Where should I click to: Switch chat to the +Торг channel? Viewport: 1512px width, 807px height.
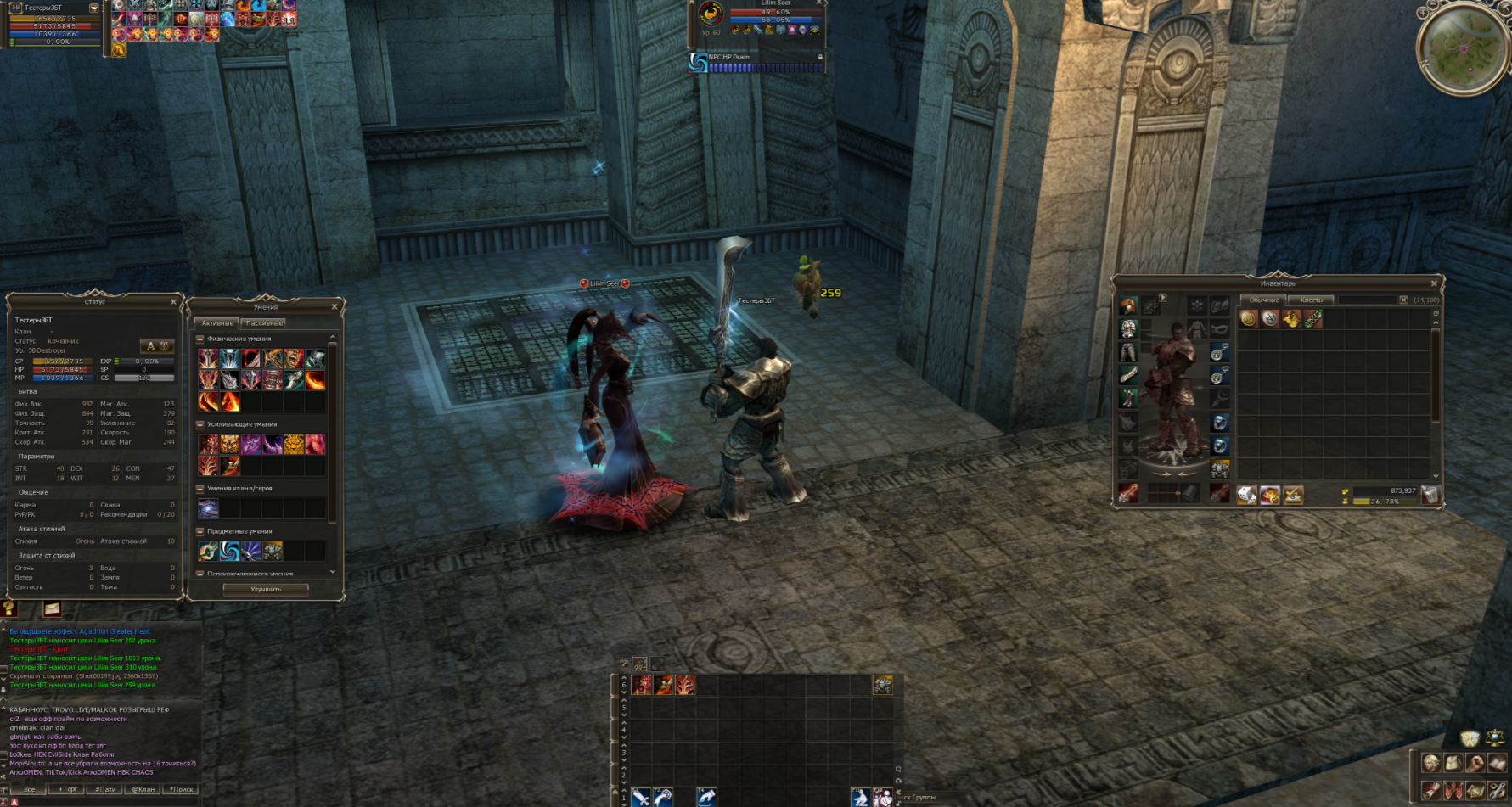(67, 789)
